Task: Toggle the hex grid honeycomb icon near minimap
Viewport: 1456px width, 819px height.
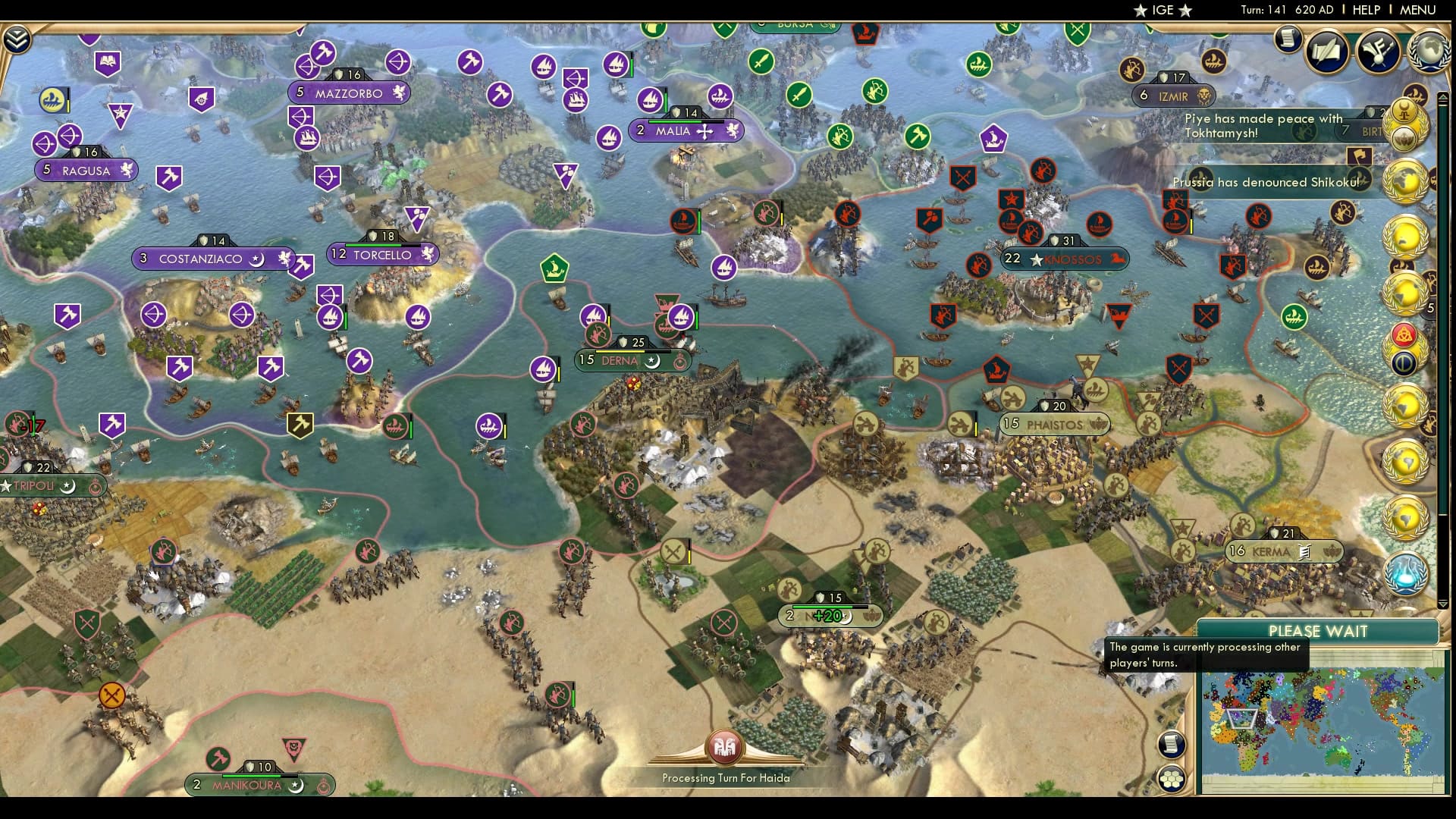Action: [1172, 779]
